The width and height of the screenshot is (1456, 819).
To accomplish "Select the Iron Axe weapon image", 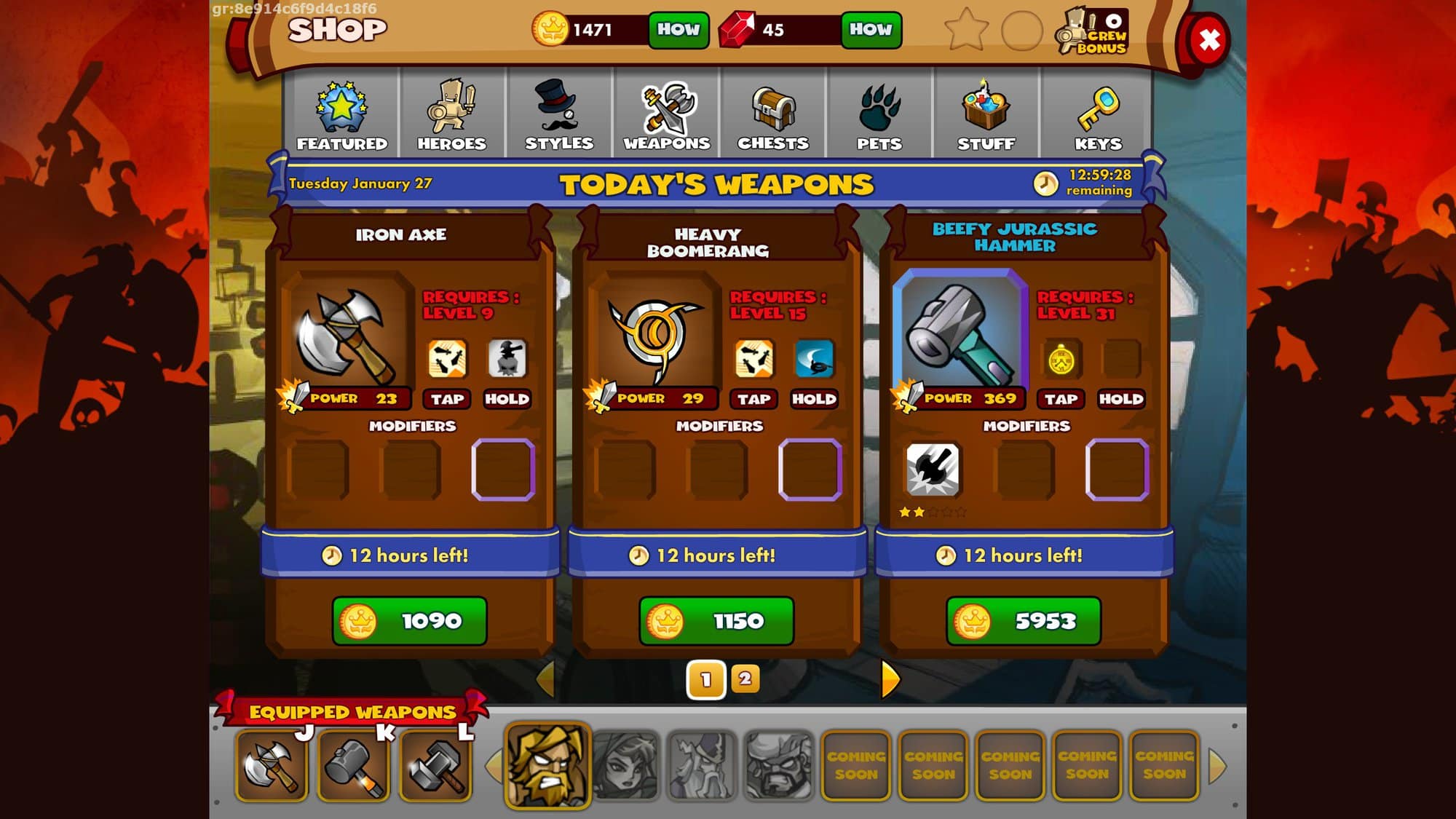I will point(348,335).
